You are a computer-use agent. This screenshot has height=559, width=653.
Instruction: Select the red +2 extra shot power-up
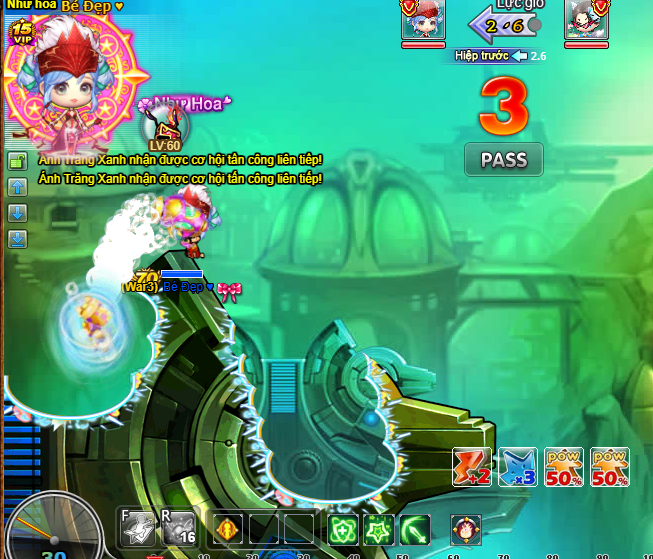472,467
